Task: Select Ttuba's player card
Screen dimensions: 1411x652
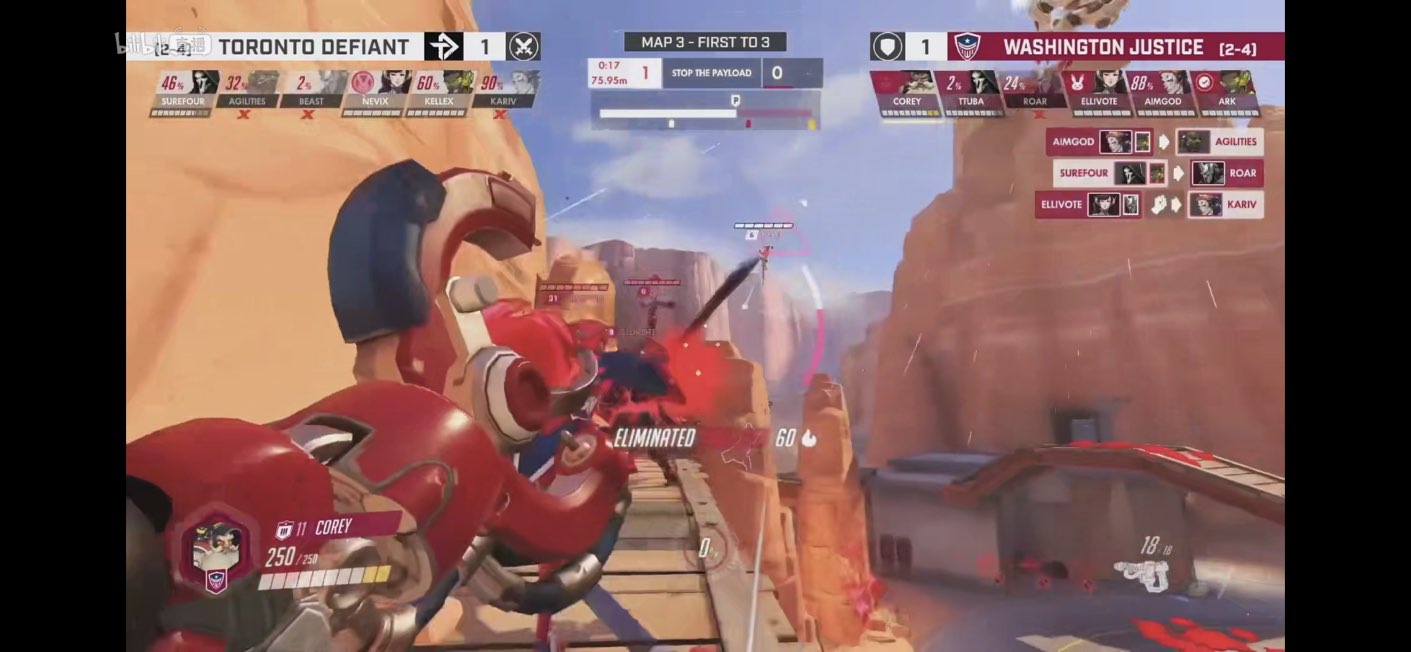Action: 970,91
